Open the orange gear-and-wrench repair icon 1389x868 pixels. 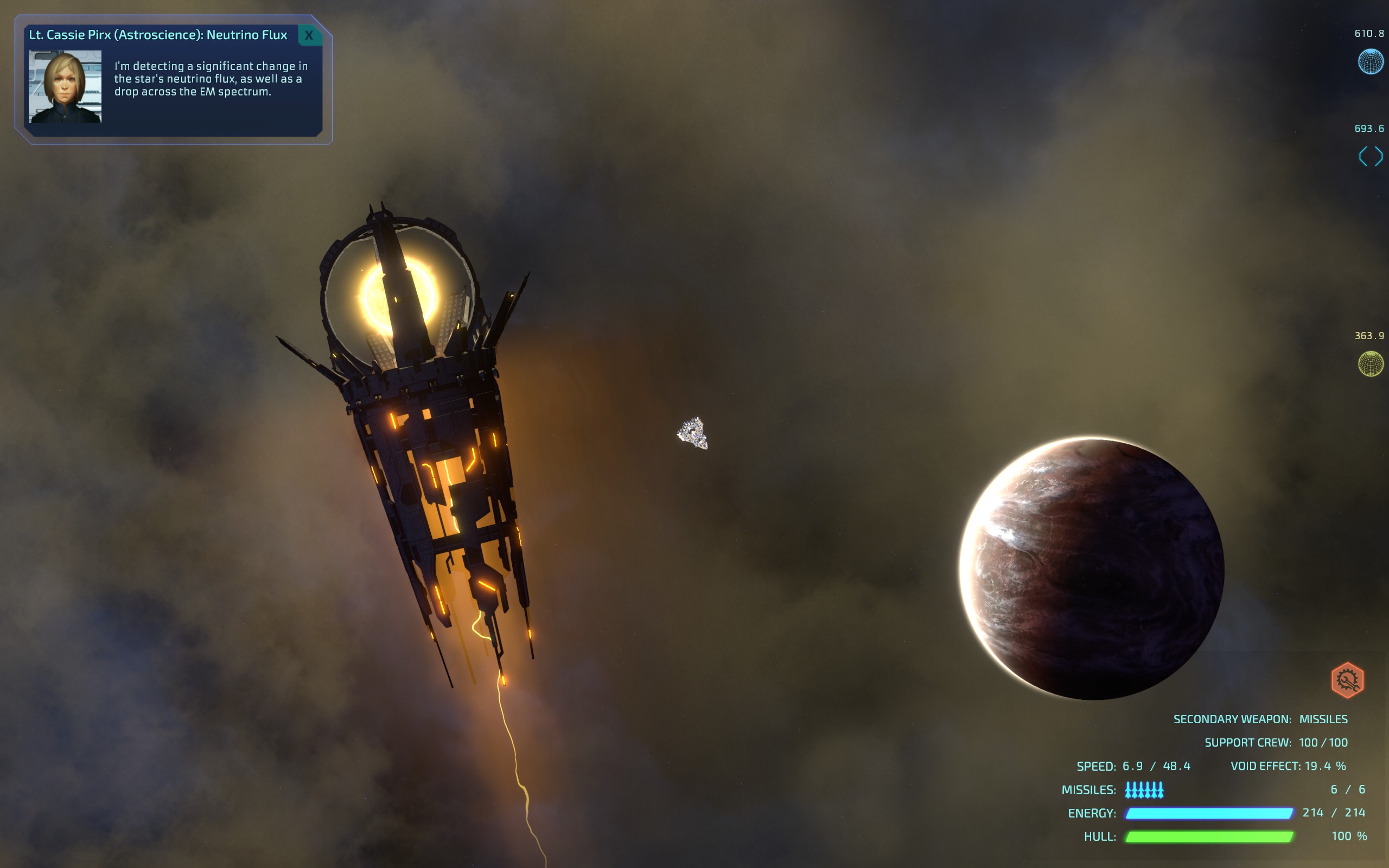(x=1347, y=680)
